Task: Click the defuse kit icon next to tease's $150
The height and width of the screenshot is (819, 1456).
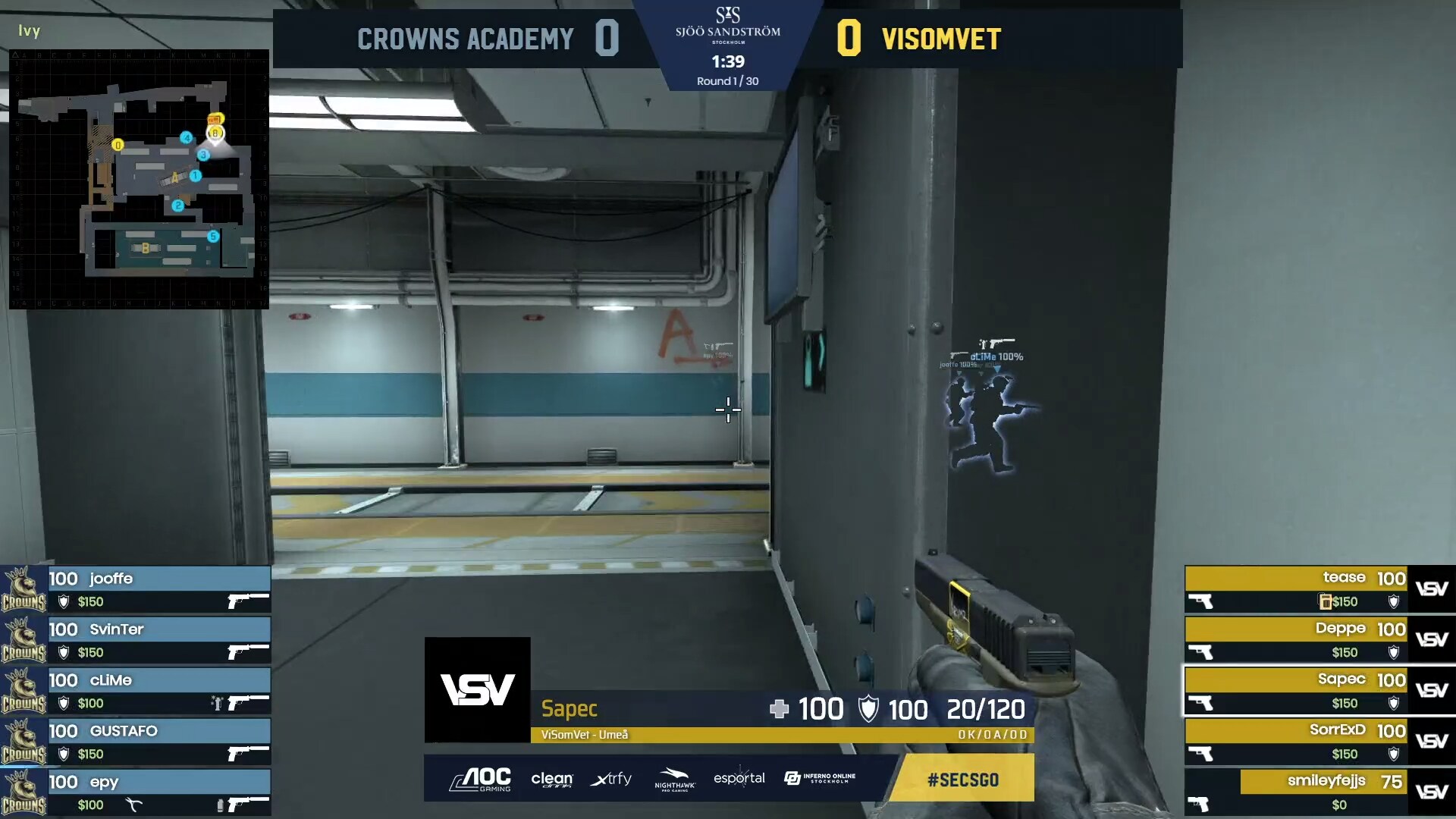Action: [1325, 601]
